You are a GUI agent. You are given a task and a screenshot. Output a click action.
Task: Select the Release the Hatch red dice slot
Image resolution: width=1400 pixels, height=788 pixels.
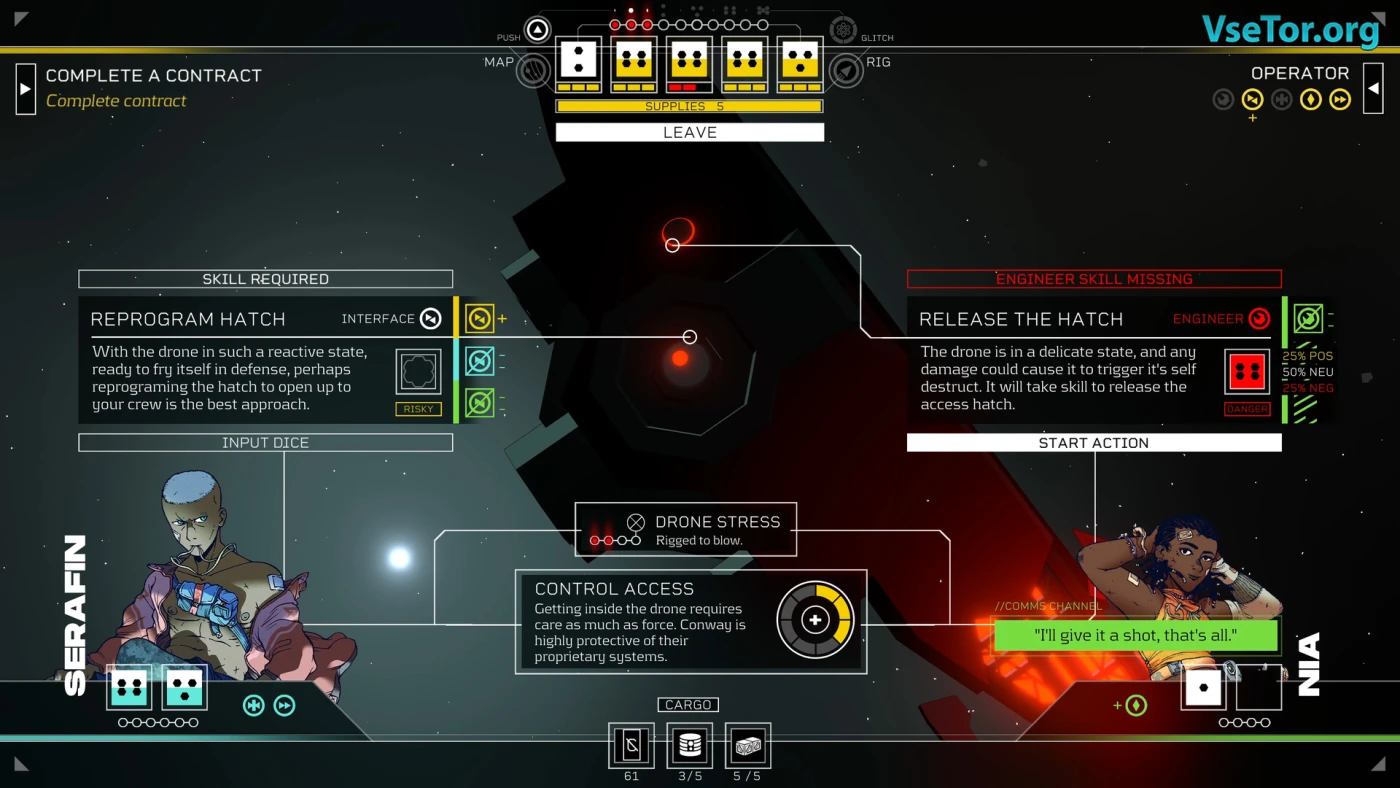point(1247,372)
